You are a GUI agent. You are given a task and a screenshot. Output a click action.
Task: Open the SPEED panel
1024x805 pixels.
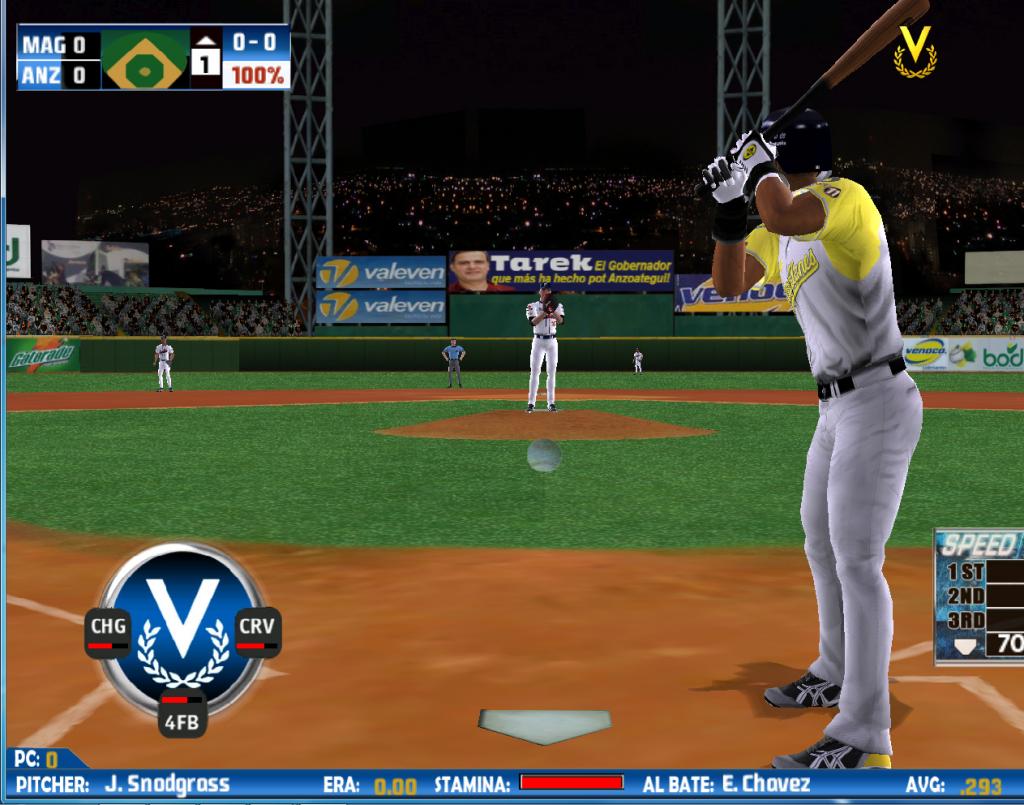(980, 545)
